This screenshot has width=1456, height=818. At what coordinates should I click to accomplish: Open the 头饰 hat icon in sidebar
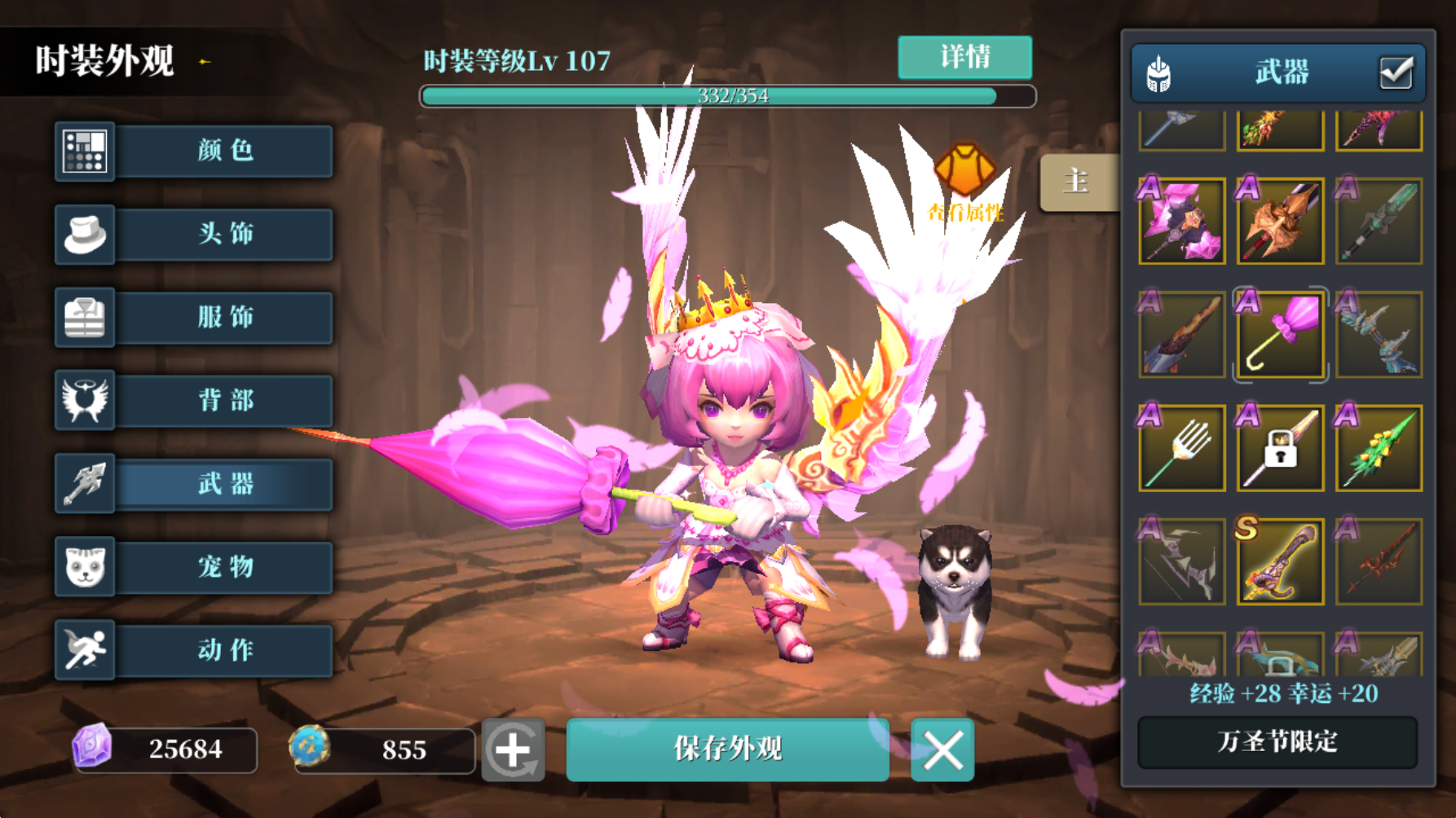coord(85,235)
